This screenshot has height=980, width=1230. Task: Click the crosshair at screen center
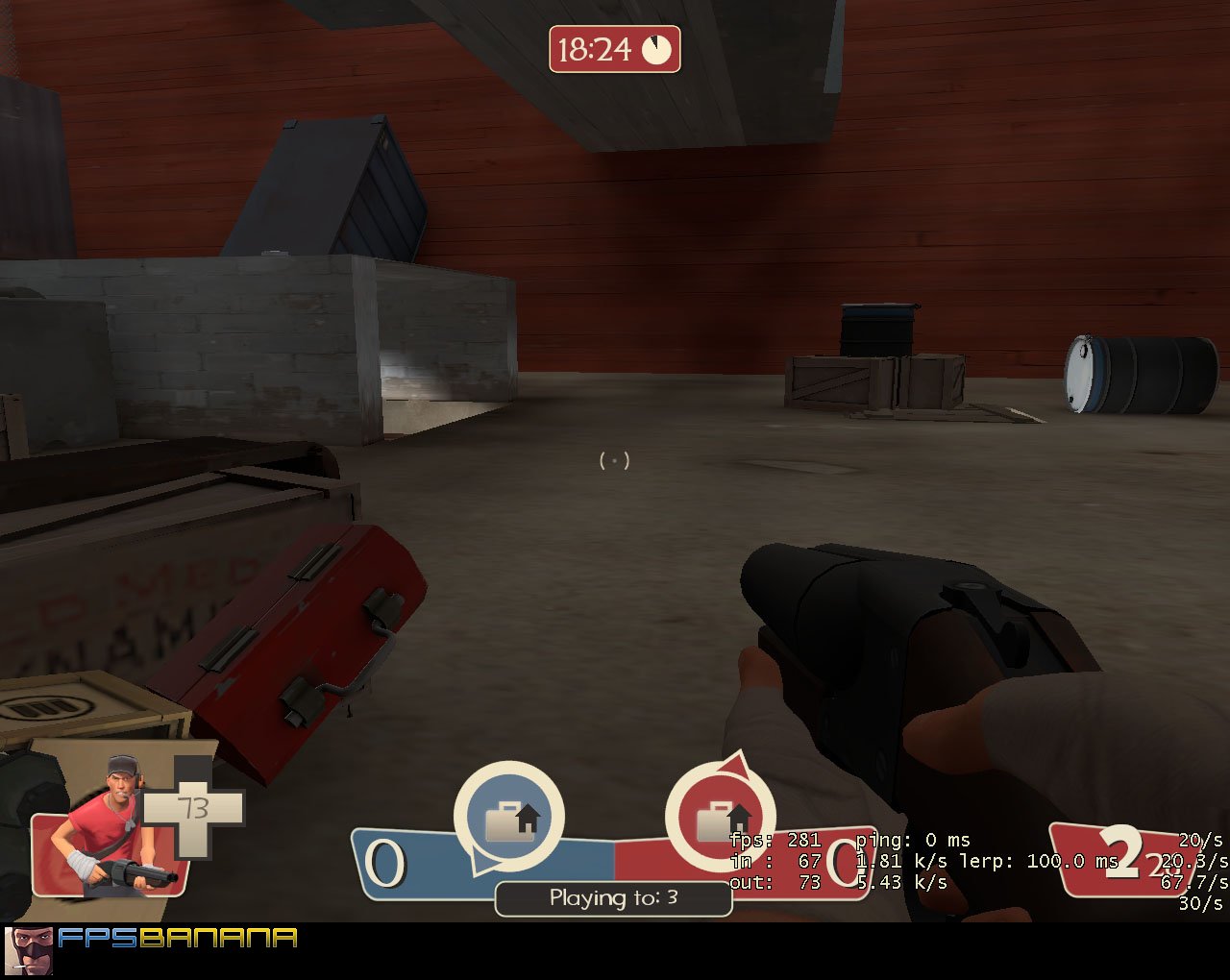point(616,461)
